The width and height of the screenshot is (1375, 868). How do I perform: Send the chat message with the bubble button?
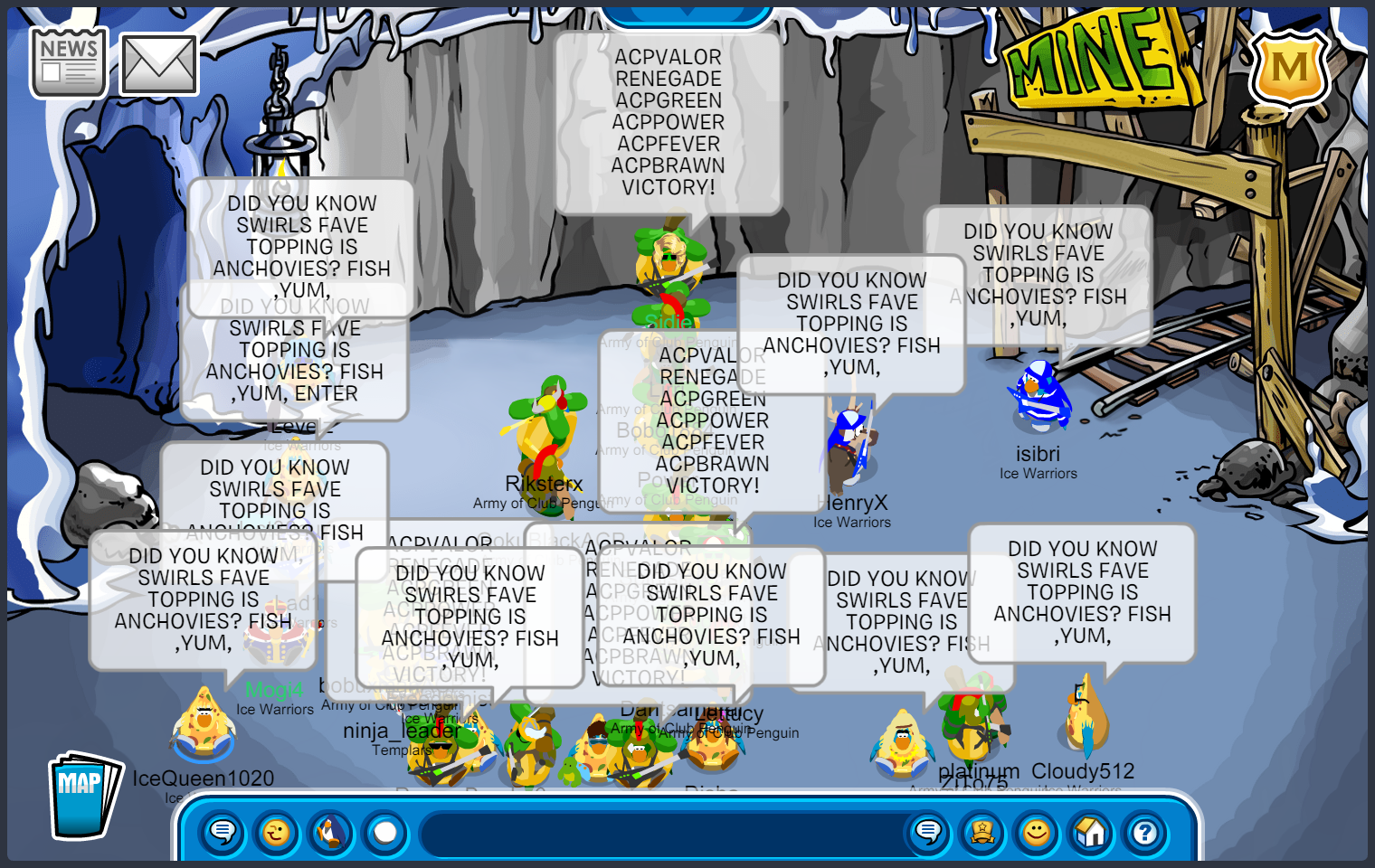click(x=928, y=832)
